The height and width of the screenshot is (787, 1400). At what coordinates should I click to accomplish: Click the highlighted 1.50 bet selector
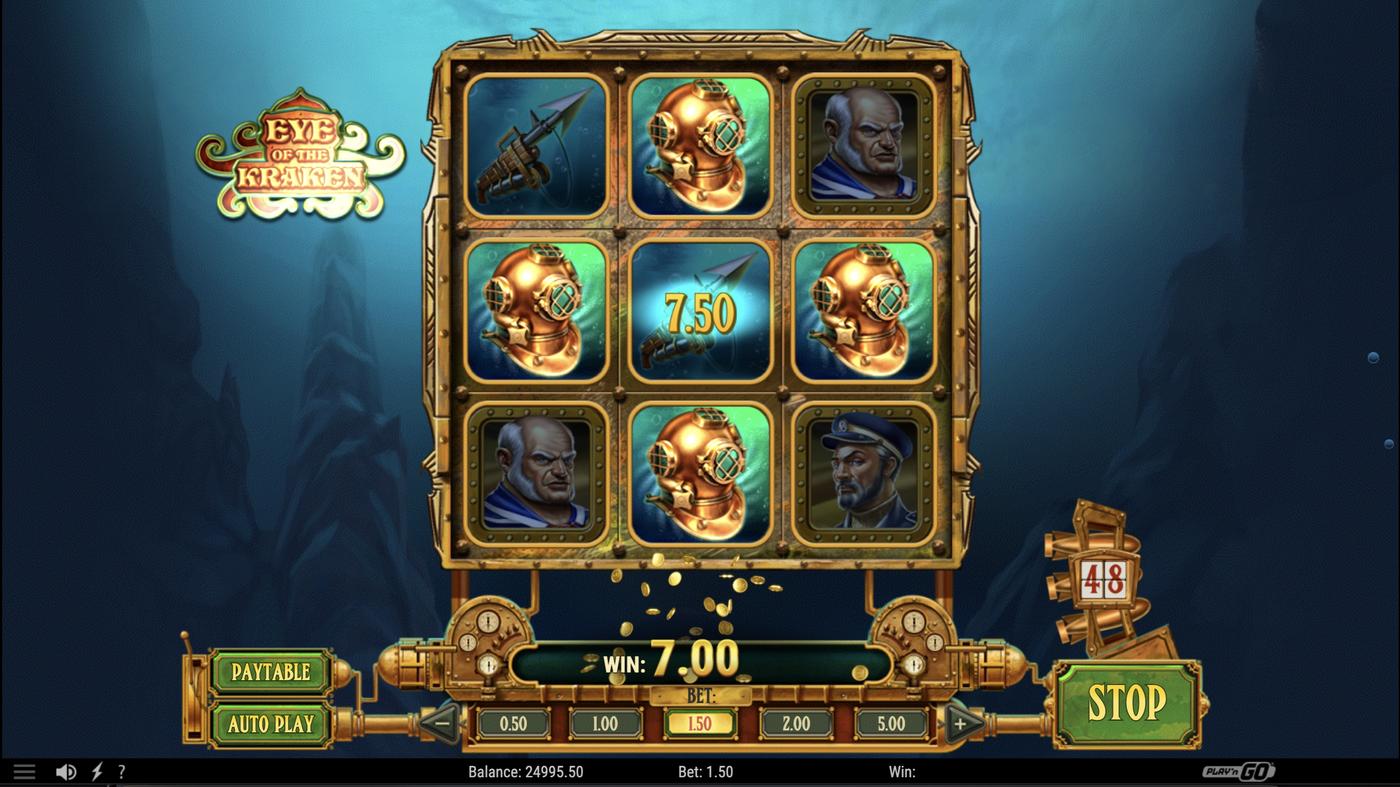pyautogui.click(x=701, y=722)
